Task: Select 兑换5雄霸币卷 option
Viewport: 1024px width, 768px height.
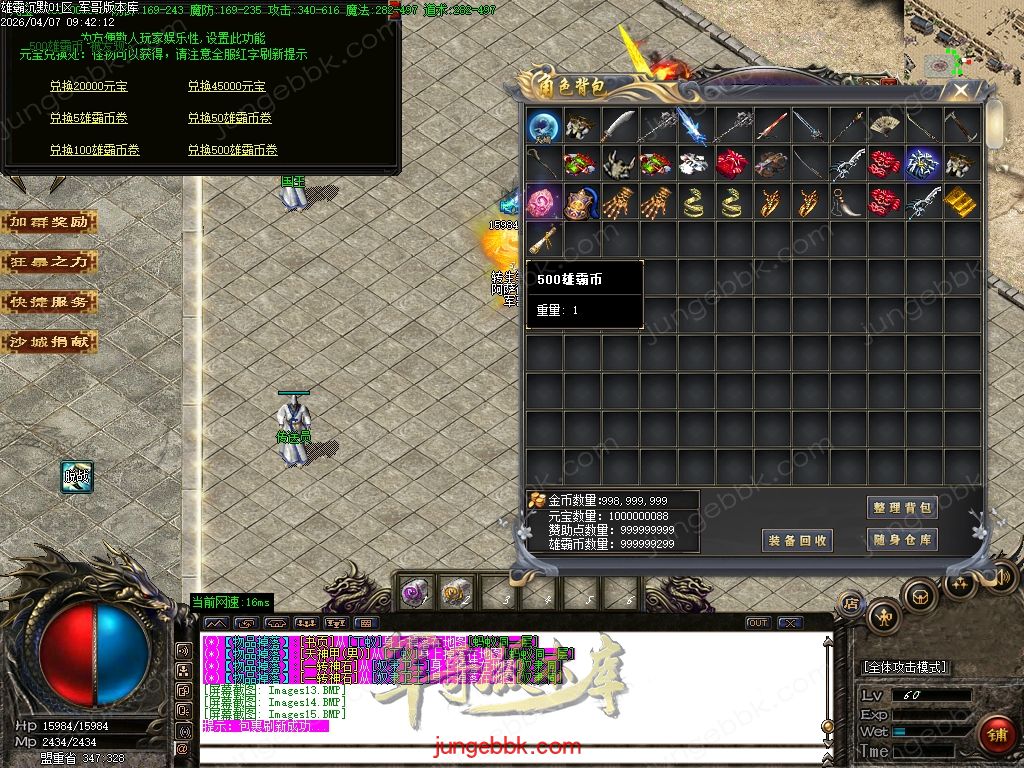Action: pos(88,118)
